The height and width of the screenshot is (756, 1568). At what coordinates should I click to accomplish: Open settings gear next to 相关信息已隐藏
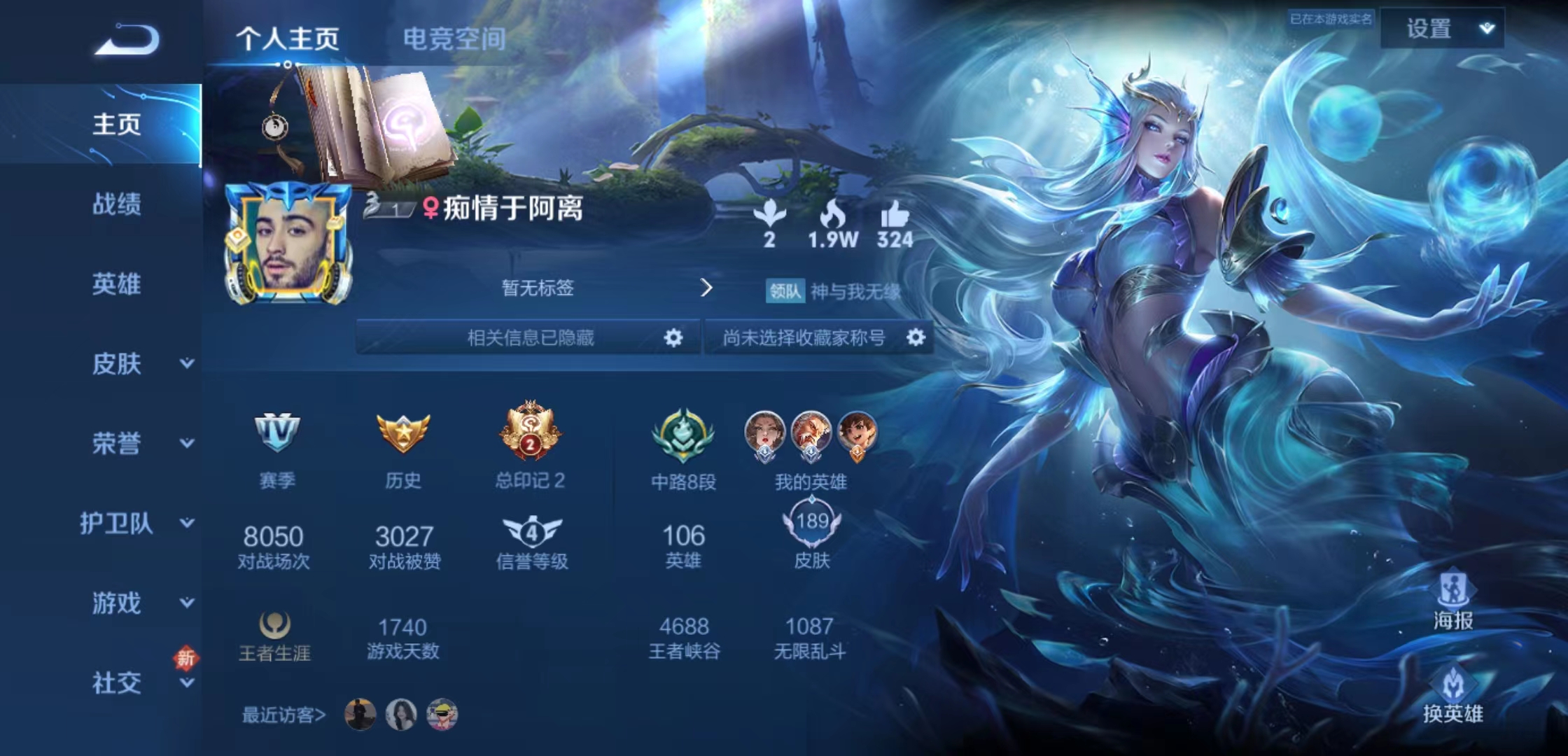[x=673, y=337]
